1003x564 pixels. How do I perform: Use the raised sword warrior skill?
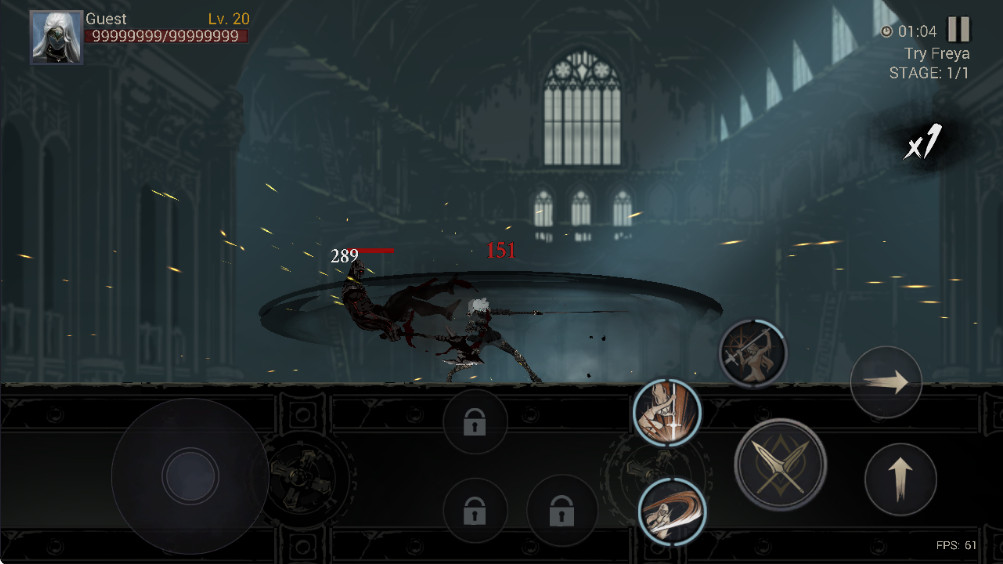tap(753, 353)
